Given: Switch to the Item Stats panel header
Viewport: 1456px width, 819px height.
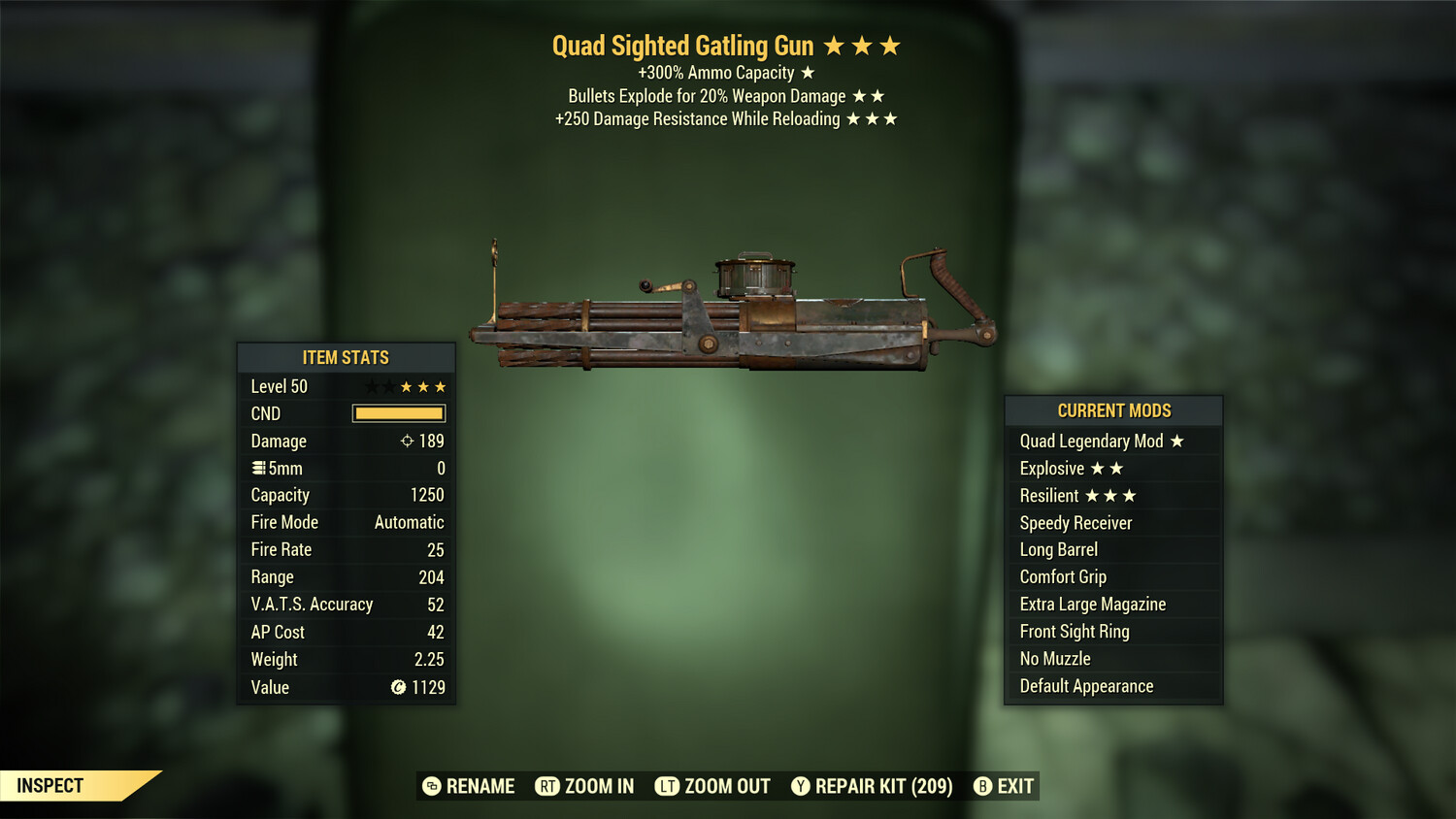Looking at the screenshot, I should click(x=346, y=357).
